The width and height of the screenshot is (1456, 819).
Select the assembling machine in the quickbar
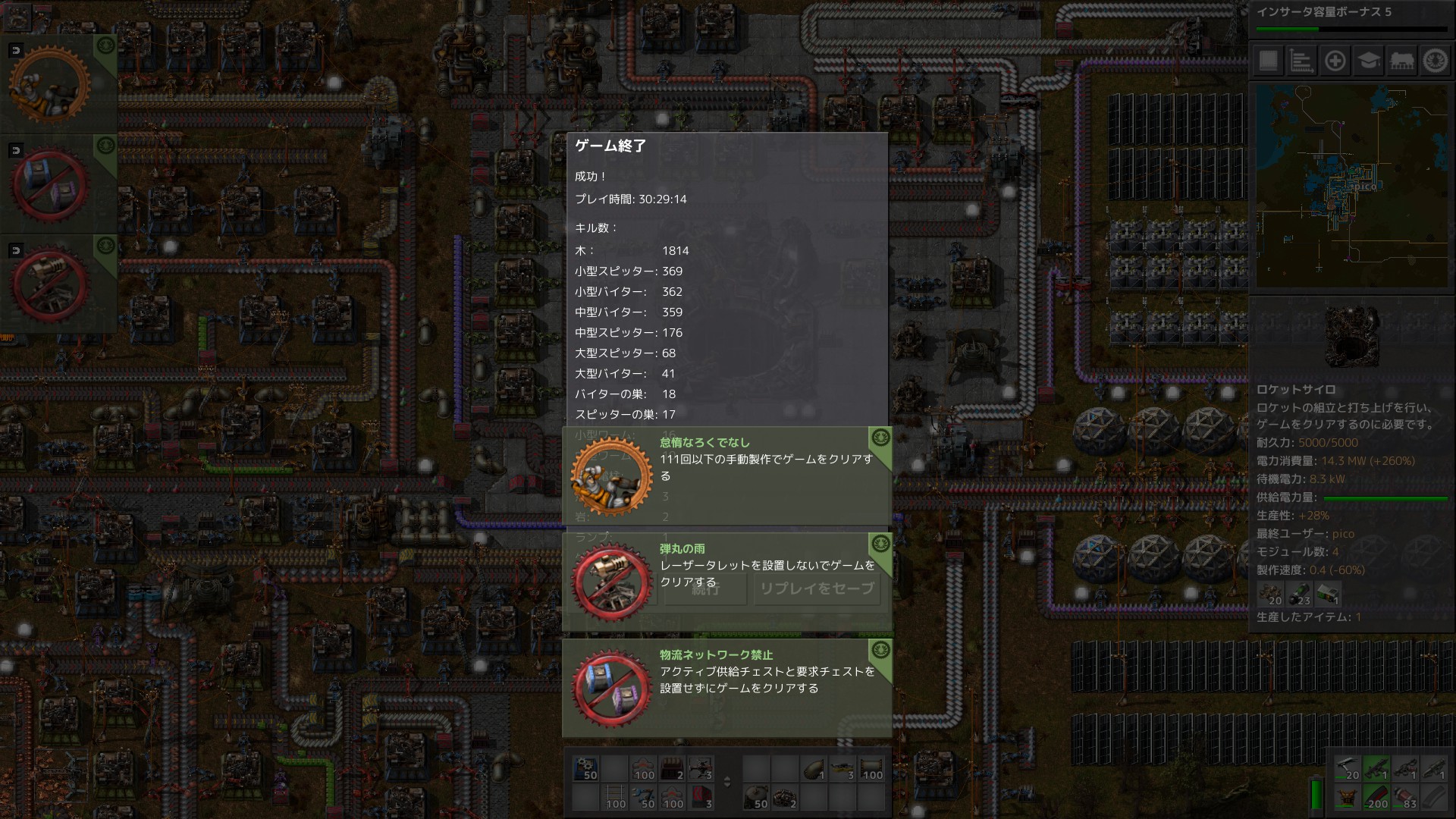tap(585, 769)
